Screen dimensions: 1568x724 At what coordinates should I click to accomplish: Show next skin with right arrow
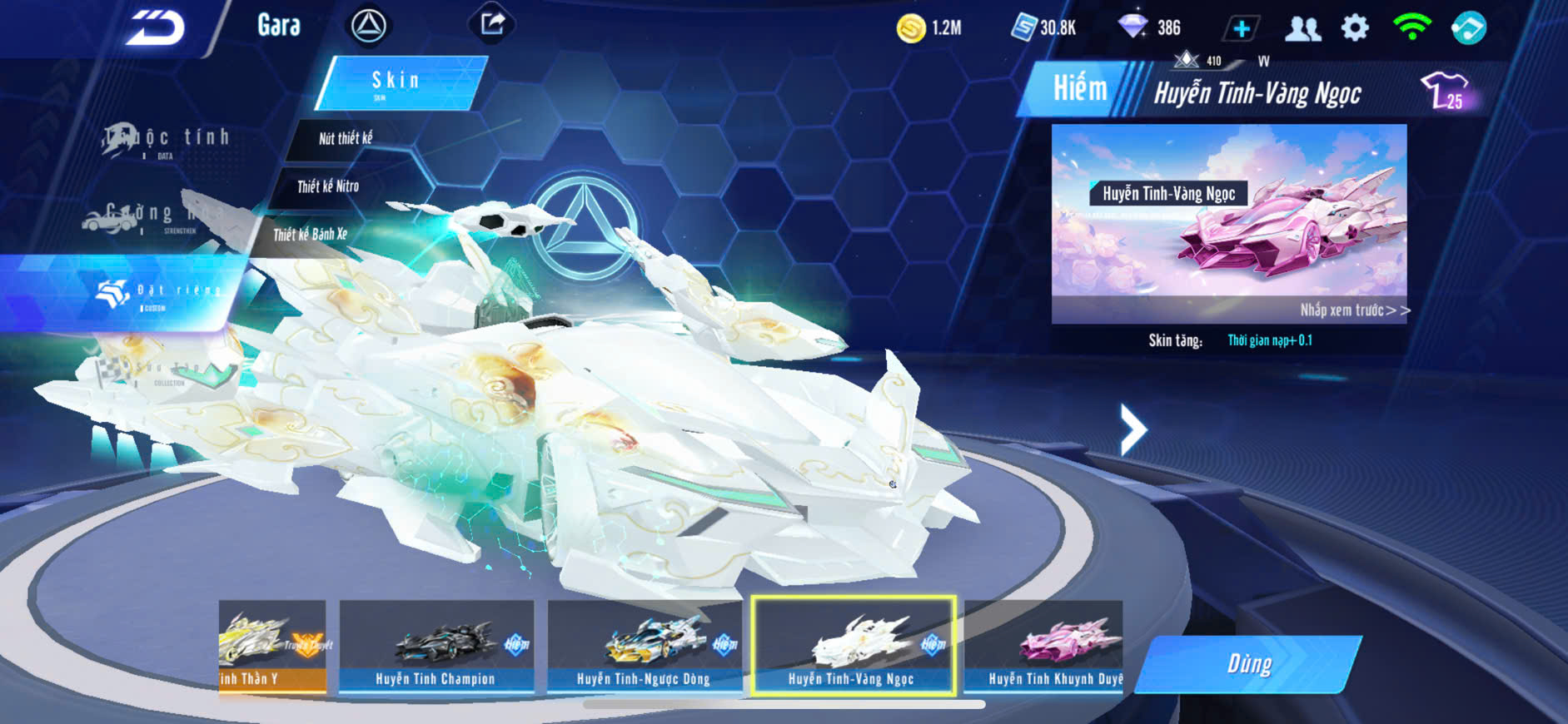(x=1132, y=429)
